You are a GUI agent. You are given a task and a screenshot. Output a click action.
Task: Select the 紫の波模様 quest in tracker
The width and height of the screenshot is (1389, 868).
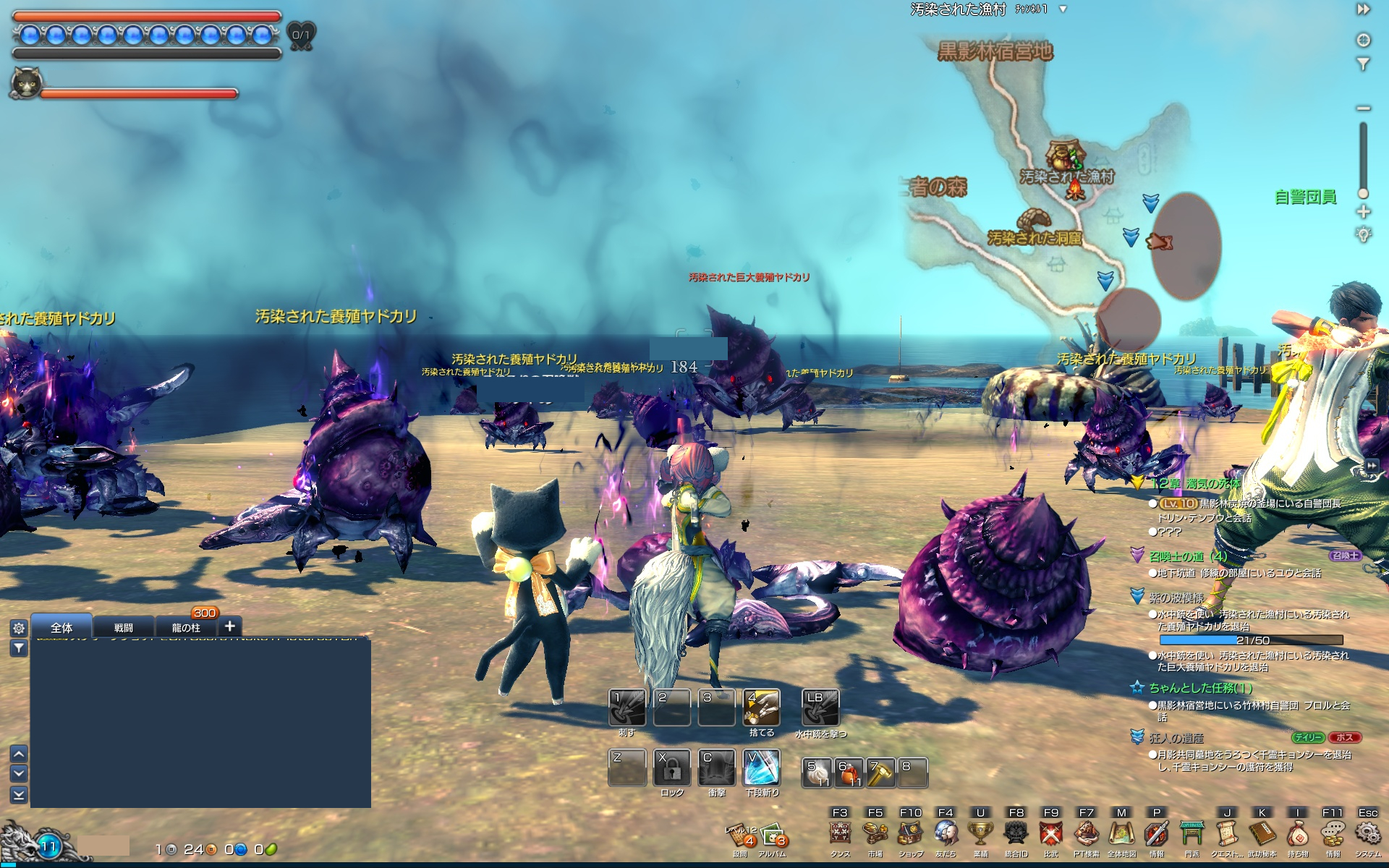[1176, 598]
